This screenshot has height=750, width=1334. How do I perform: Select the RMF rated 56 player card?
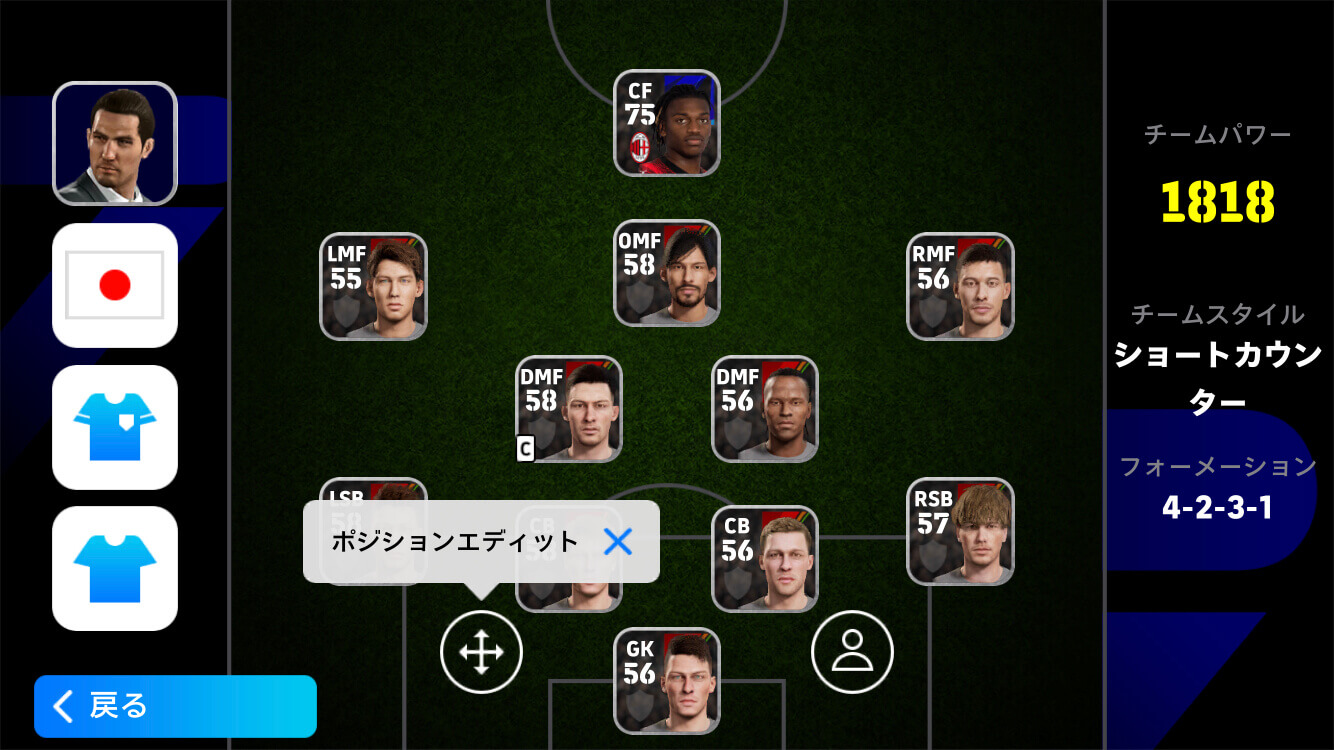point(959,287)
